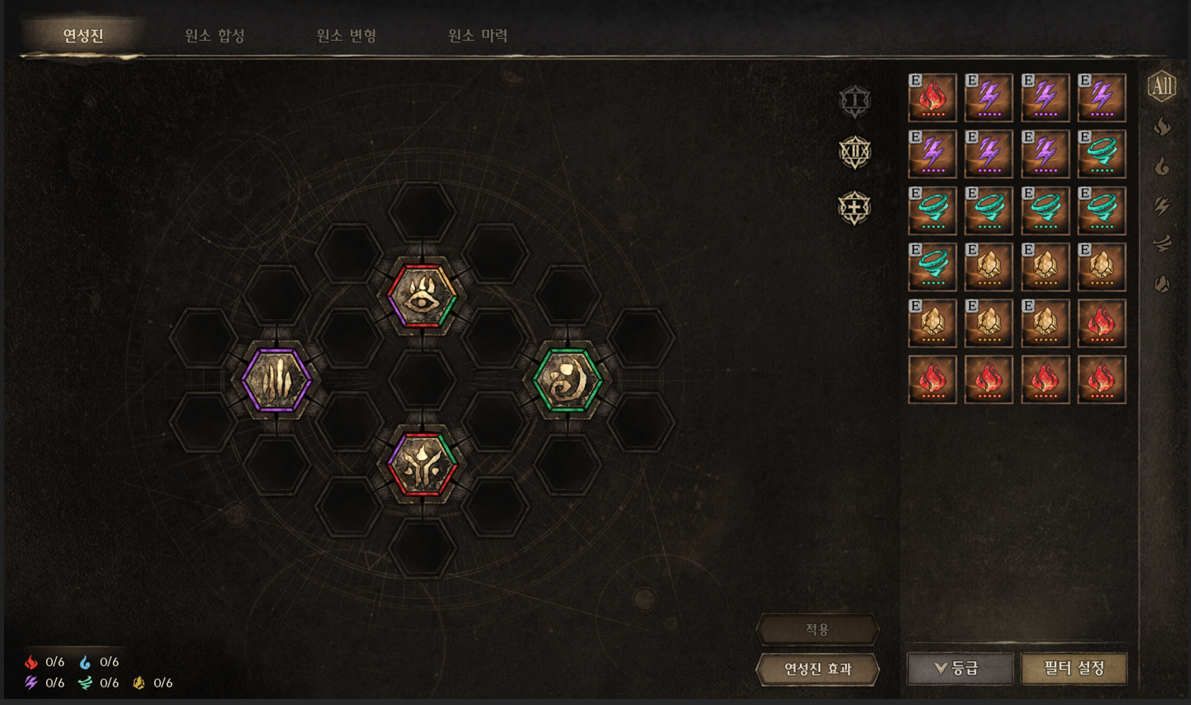Image resolution: width=1191 pixels, height=705 pixels.
Task: Pick the equipped red fire element
Action: (x=932, y=98)
